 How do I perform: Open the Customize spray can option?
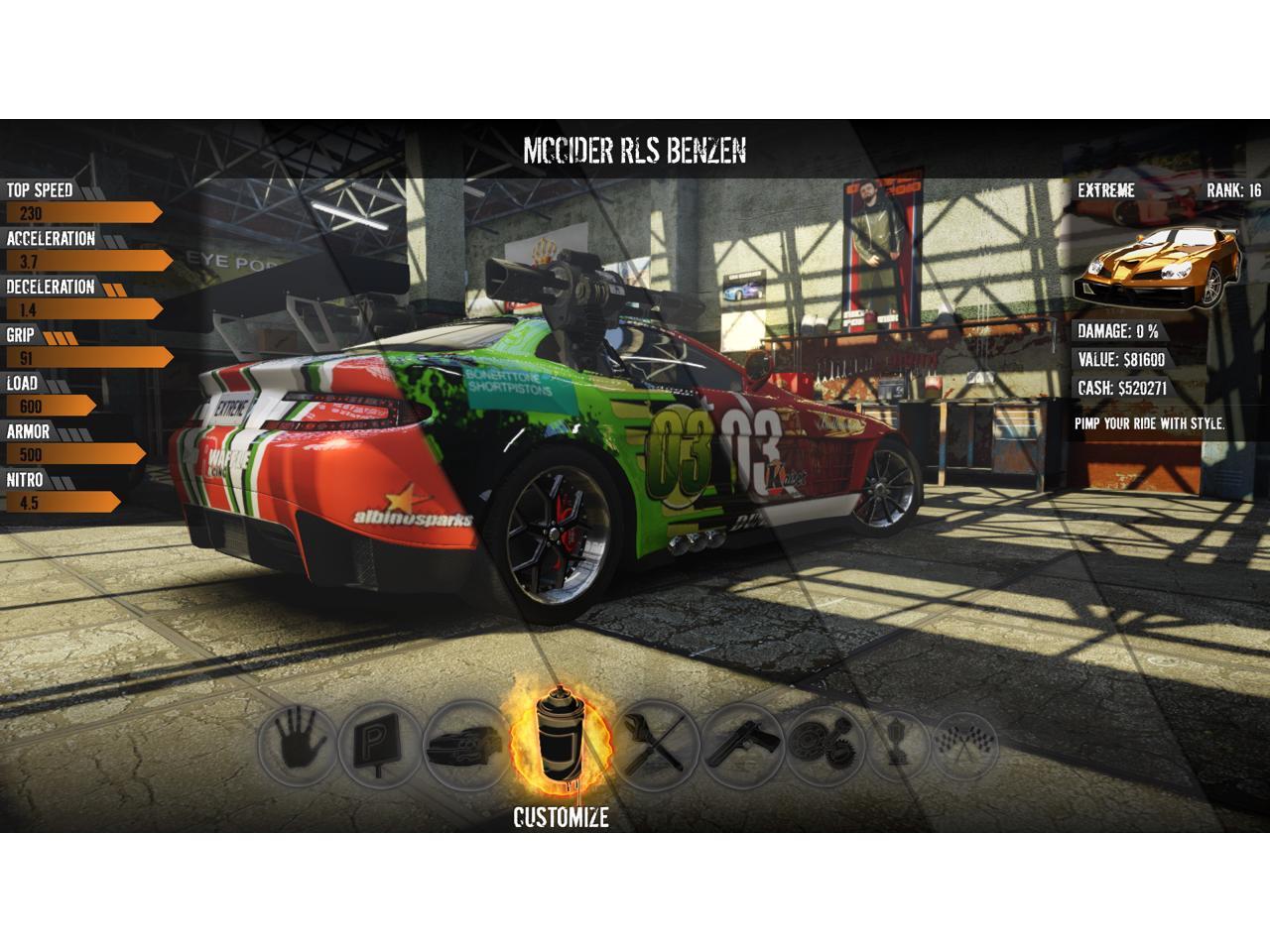click(x=560, y=740)
